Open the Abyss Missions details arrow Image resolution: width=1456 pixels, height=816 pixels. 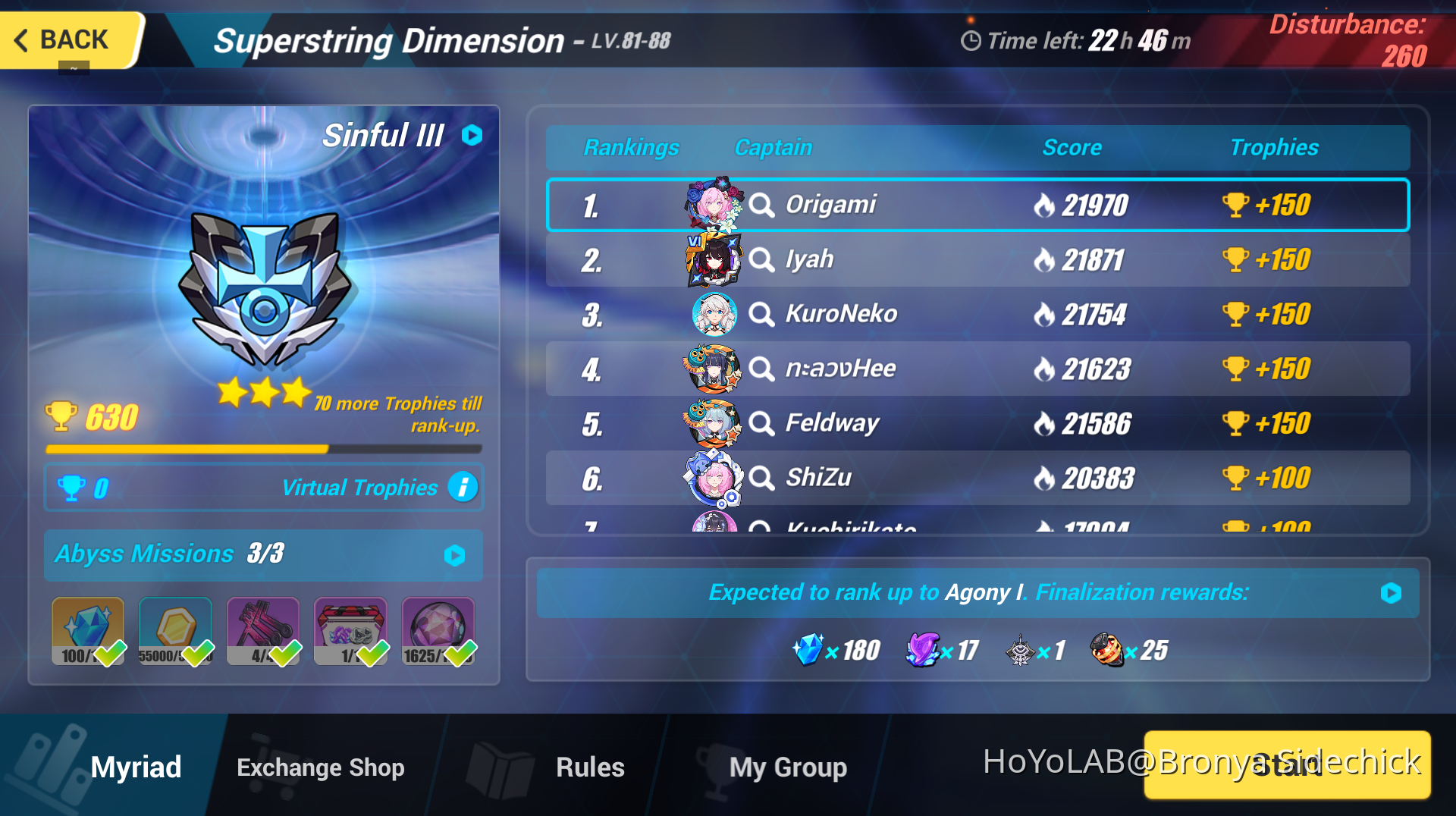[x=453, y=554]
